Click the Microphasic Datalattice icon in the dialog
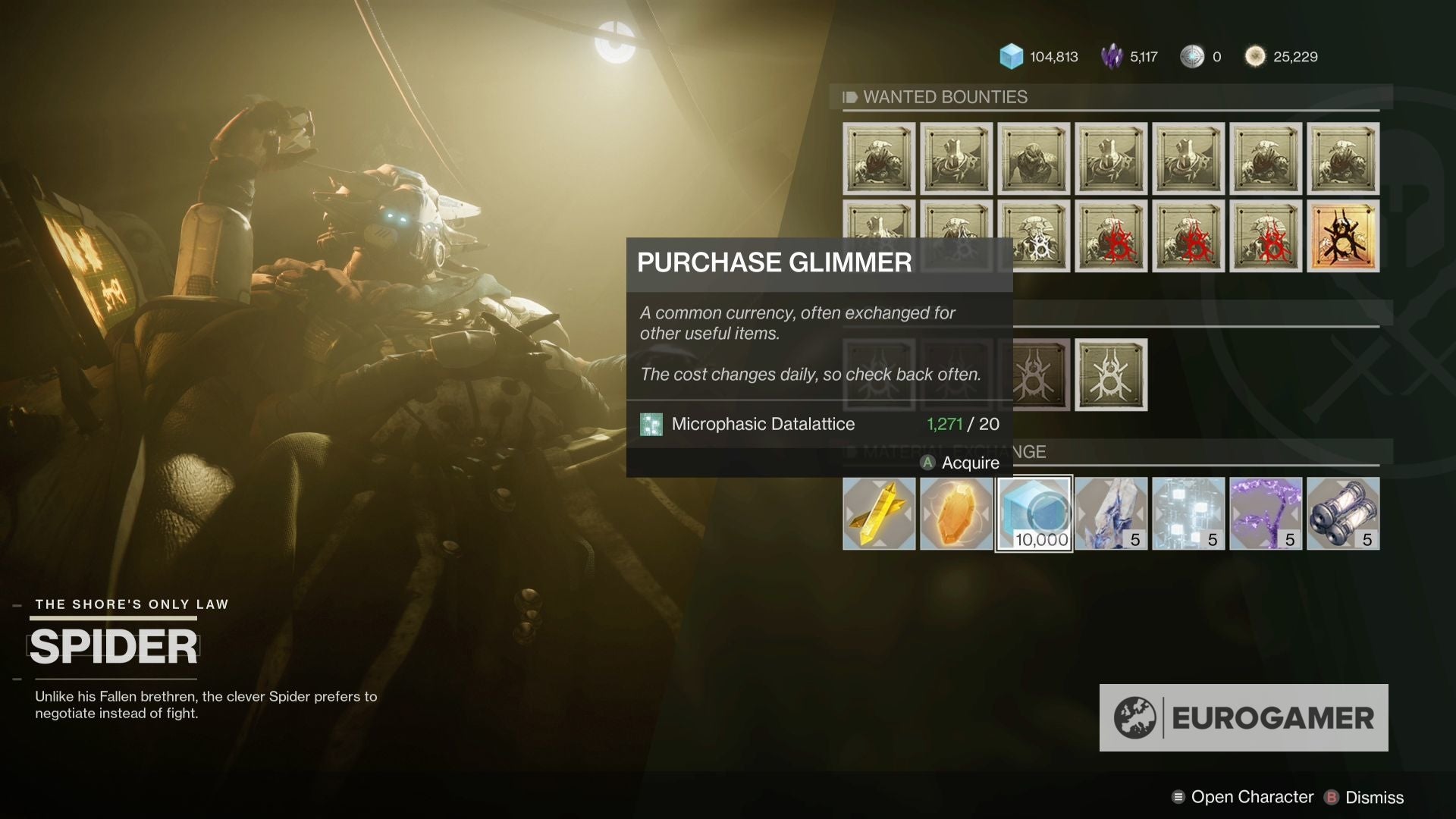The image size is (1456, 819). click(x=652, y=424)
